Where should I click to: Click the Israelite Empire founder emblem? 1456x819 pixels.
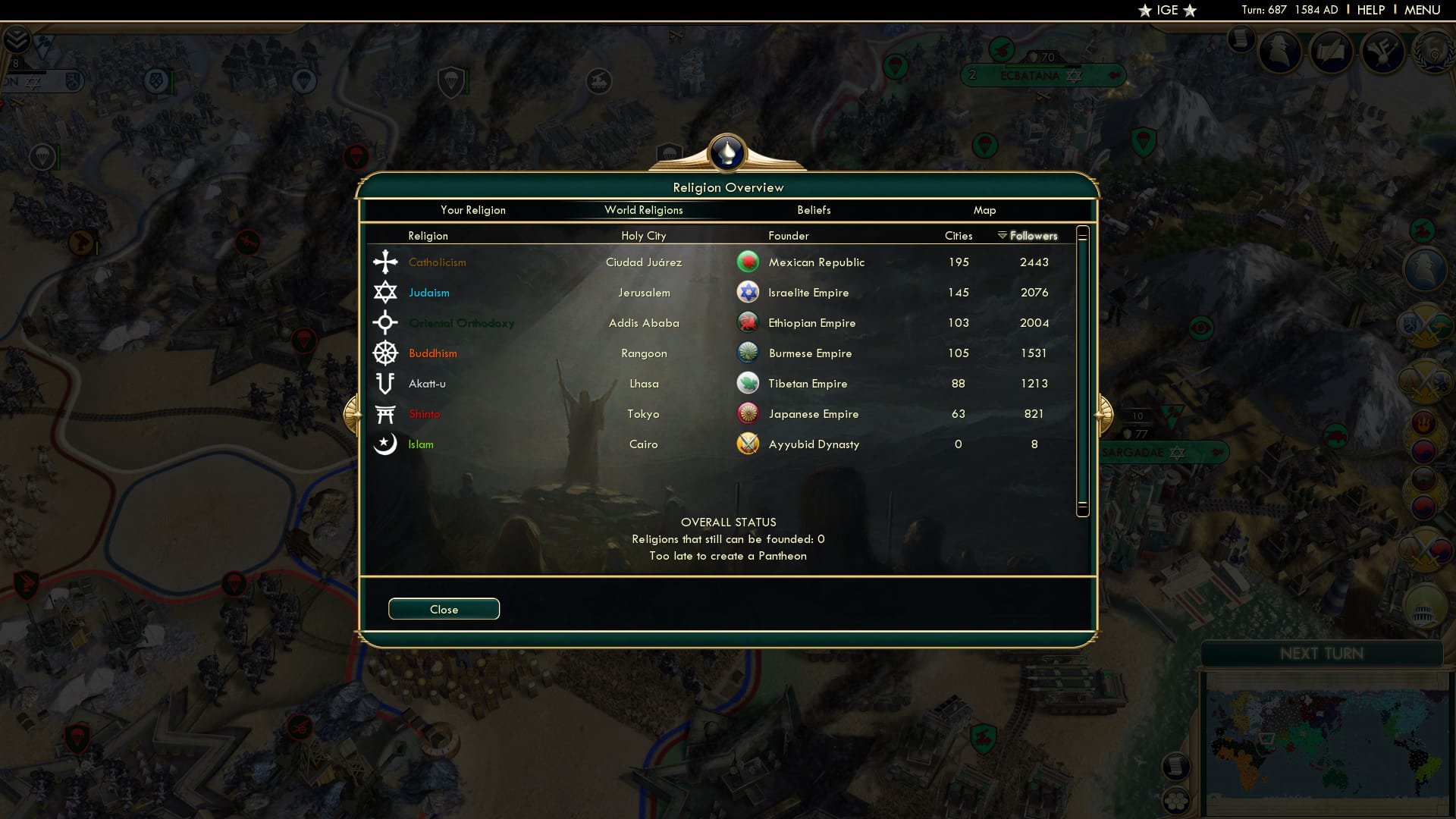748,292
